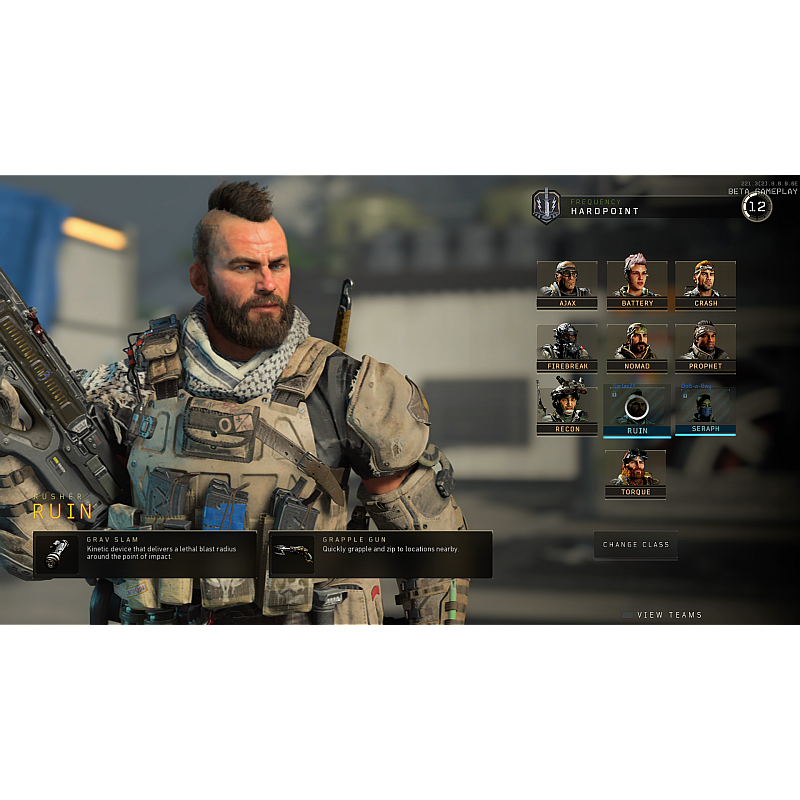800x800 pixels.
Task: Open the Change Class button
Action: [636, 545]
